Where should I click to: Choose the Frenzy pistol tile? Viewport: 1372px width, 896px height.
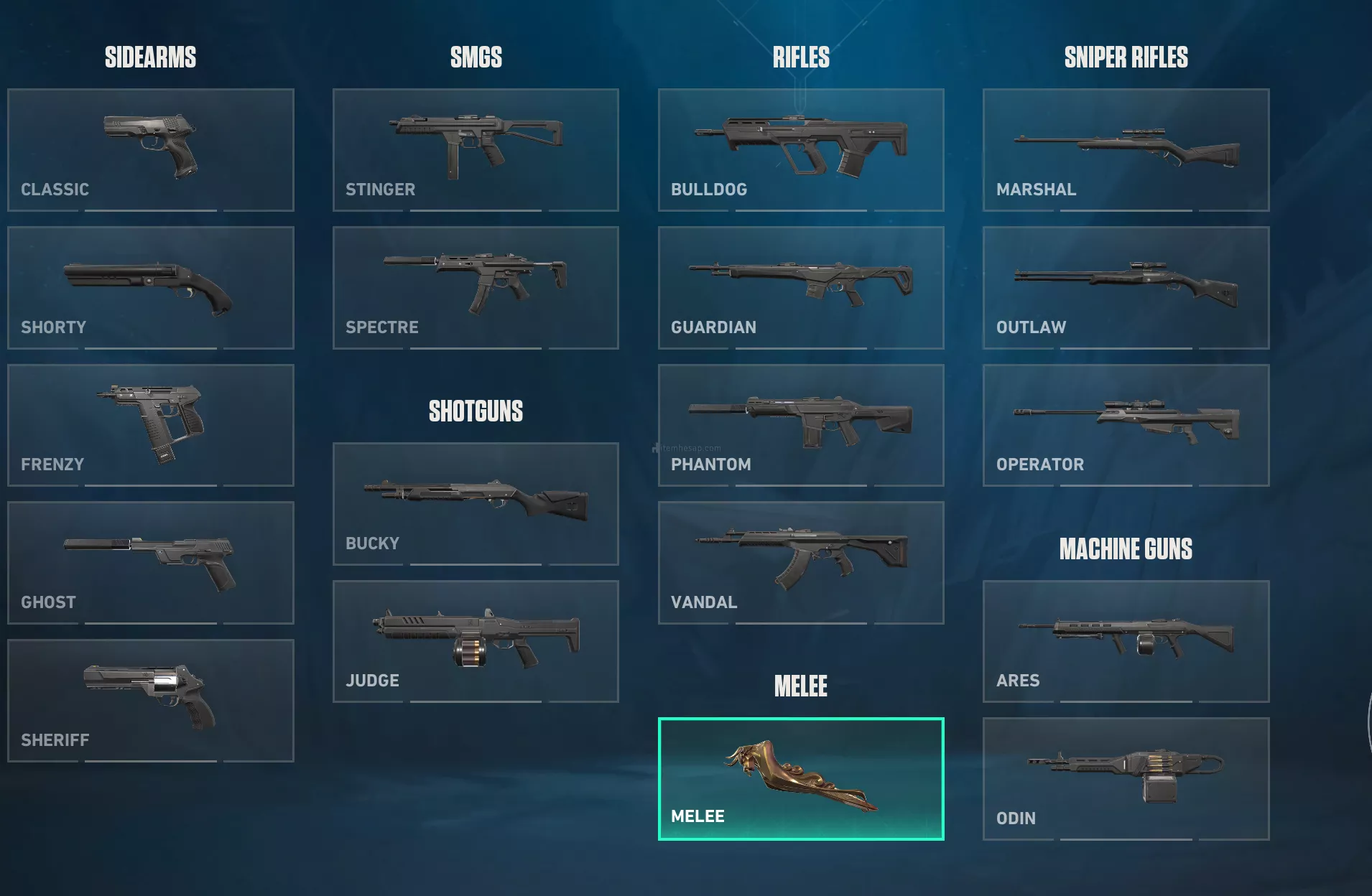point(151,425)
